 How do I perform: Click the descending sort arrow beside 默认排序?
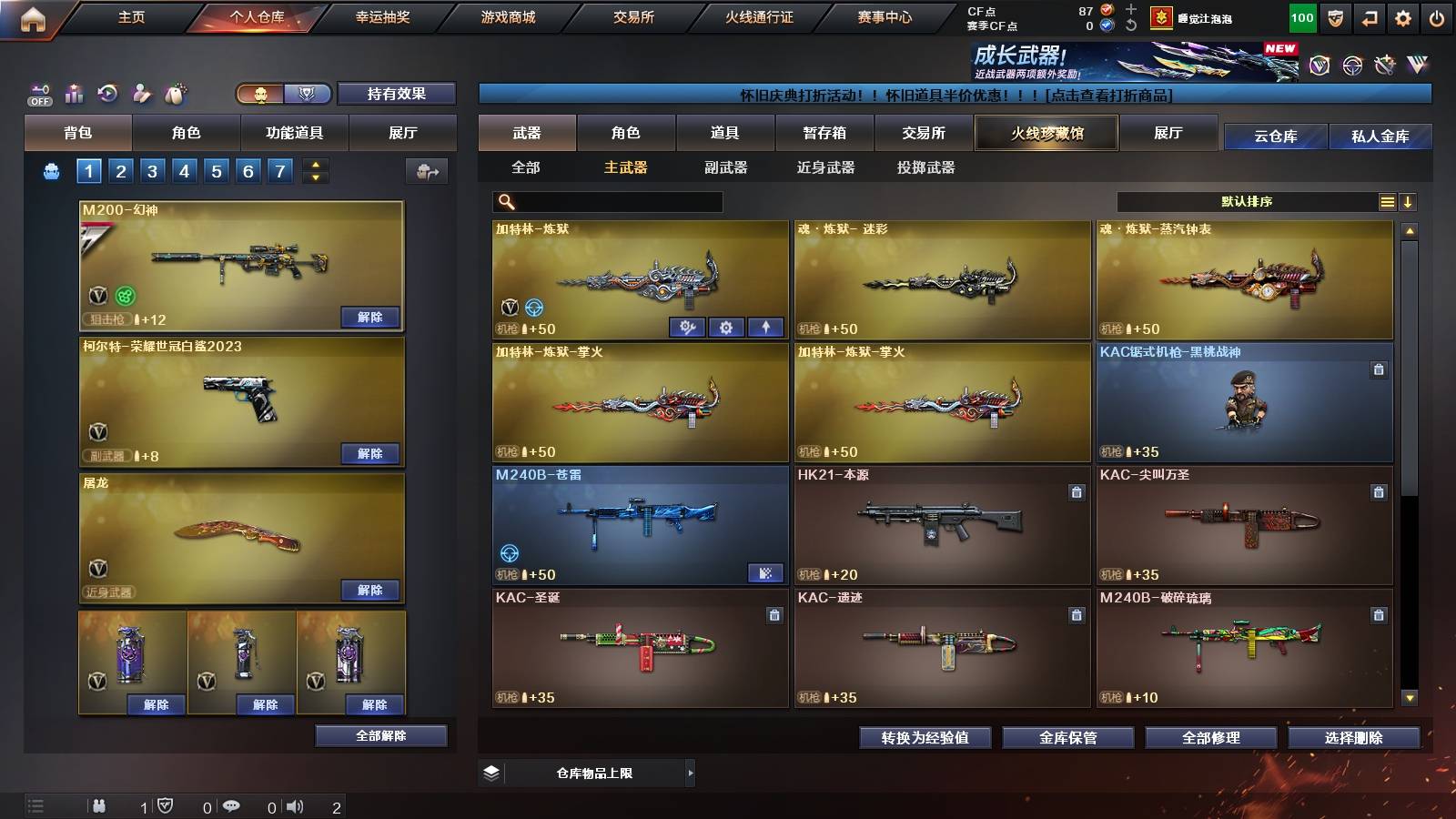pyautogui.click(x=1408, y=202)
